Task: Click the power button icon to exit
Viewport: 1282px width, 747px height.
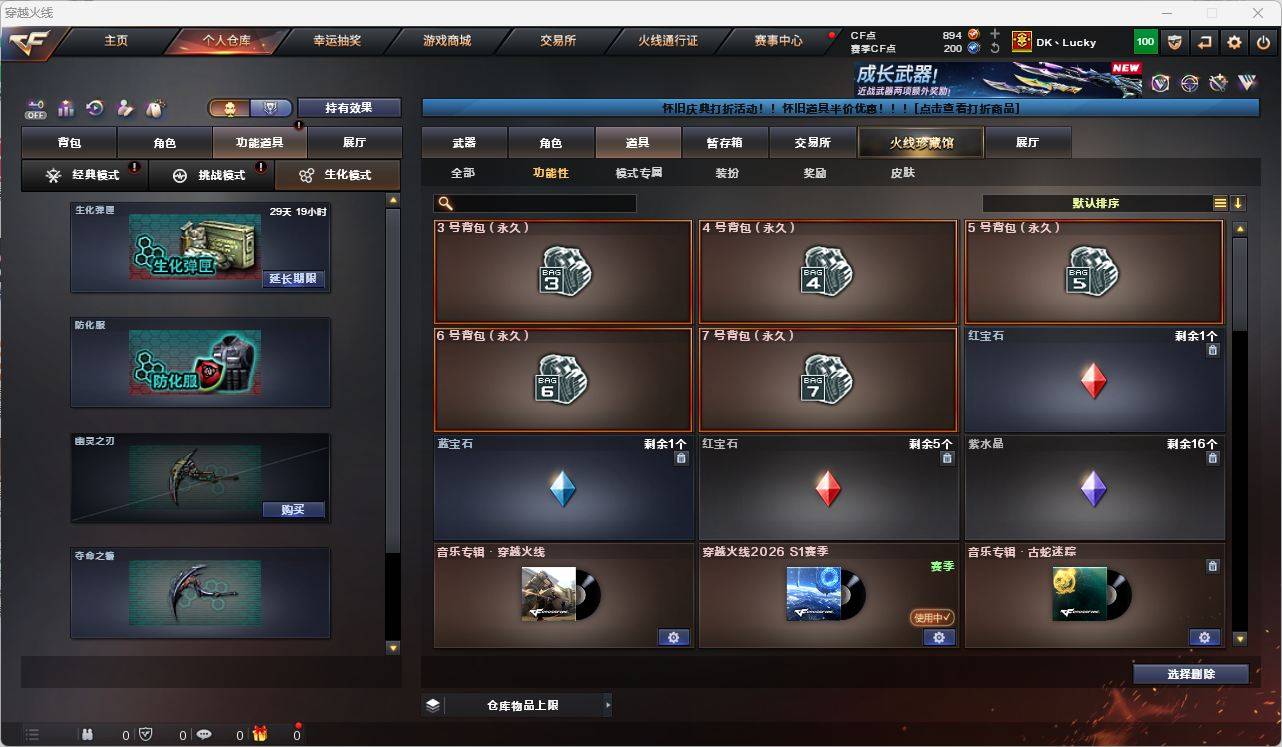Action: tap(1262, 42)
